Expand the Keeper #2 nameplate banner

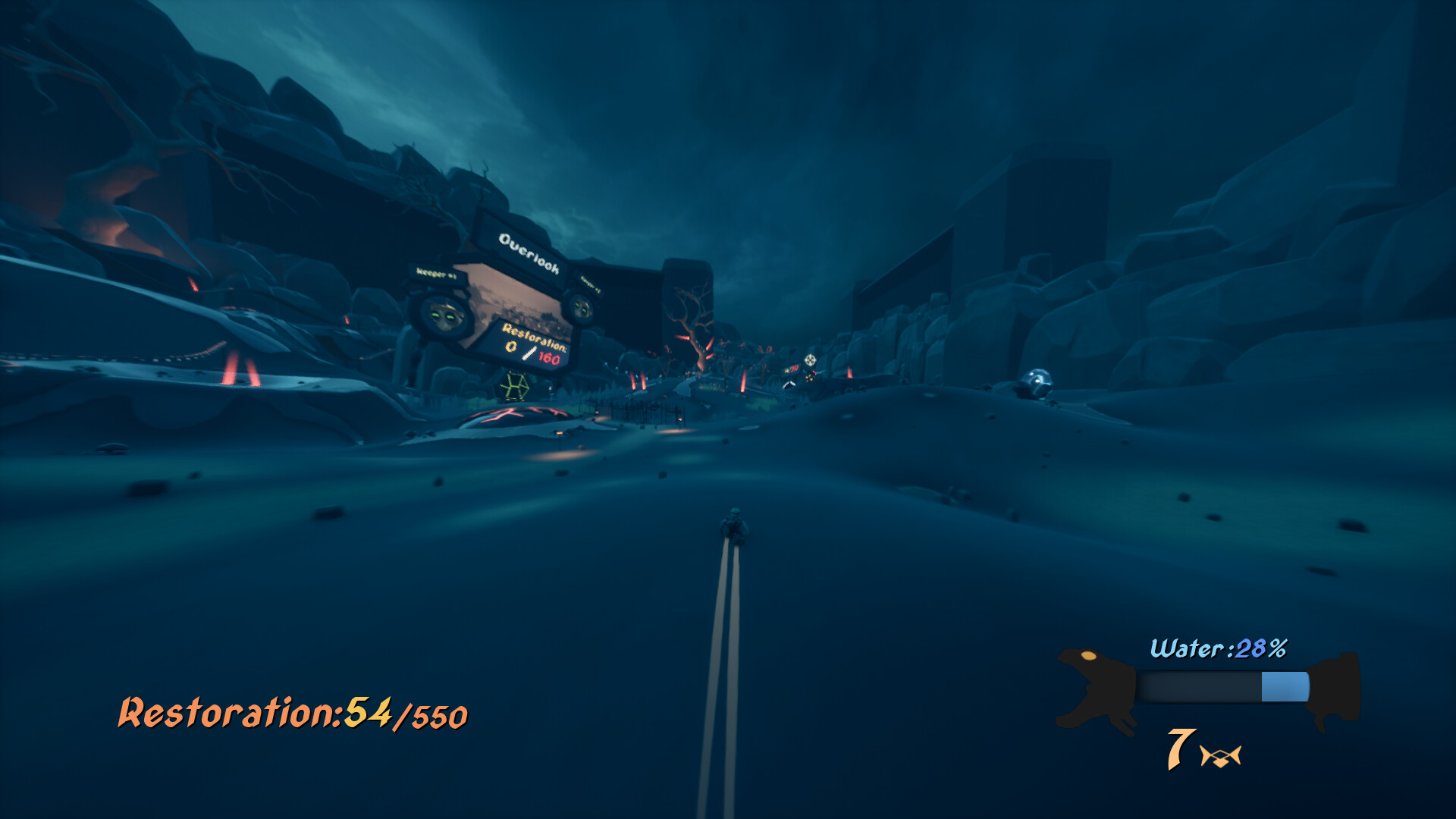click(x=590, y=283)
